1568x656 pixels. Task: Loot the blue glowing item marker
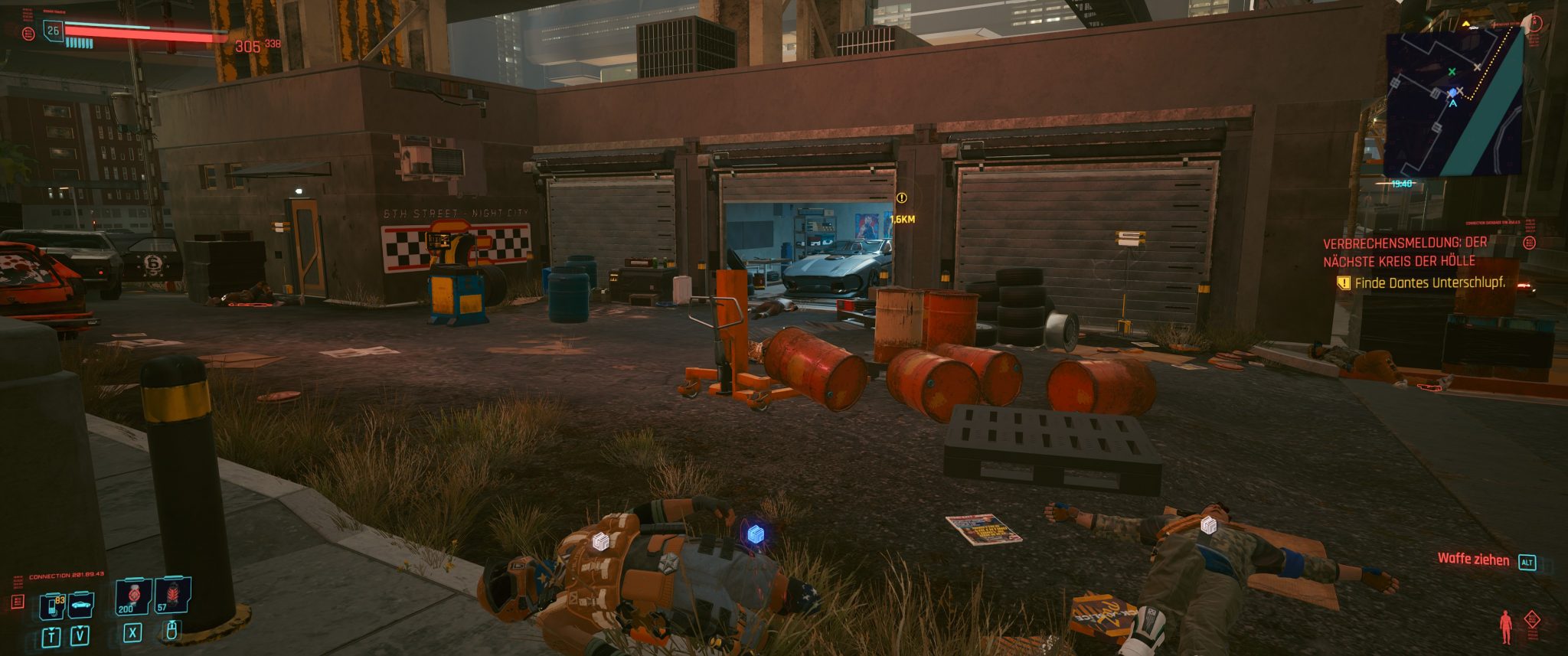[x=755, y=534]
